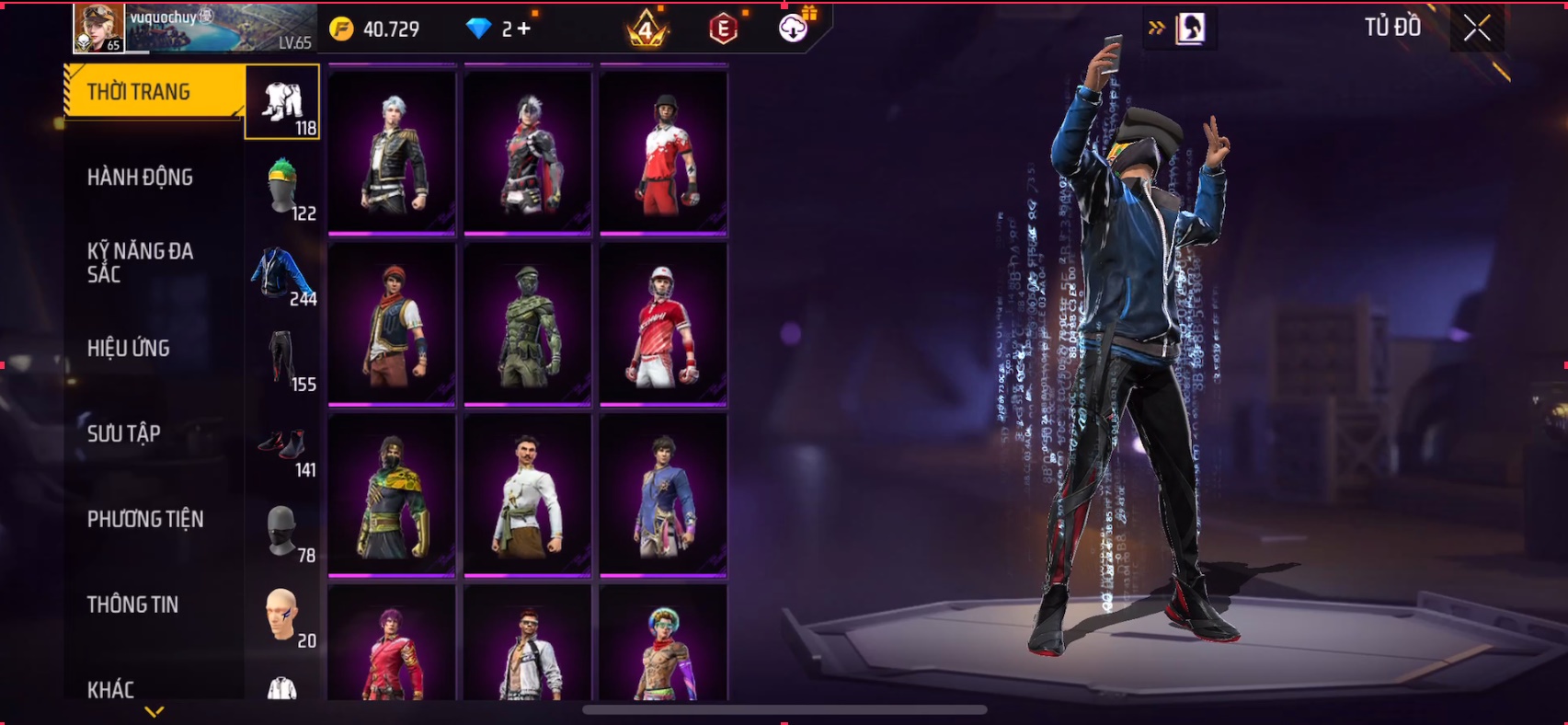Pick the green camouflage soldier outfit

point(527,325)
